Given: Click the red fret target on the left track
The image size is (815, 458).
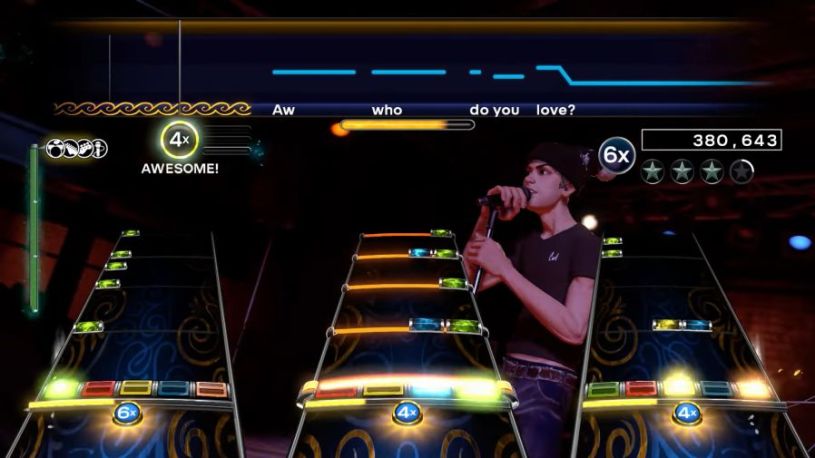Looking at the screenshot, I should [x=98, y=388].
